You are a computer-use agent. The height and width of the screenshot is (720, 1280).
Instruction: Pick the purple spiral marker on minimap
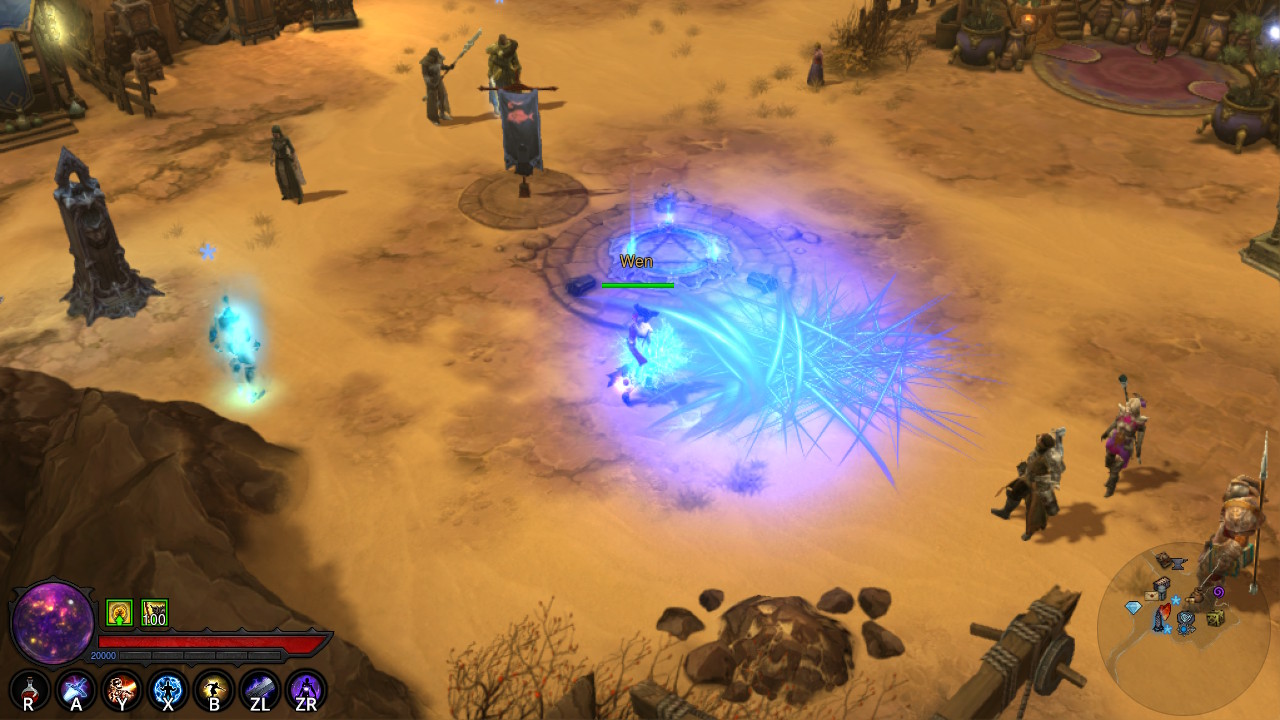(x=1218, y=592)
